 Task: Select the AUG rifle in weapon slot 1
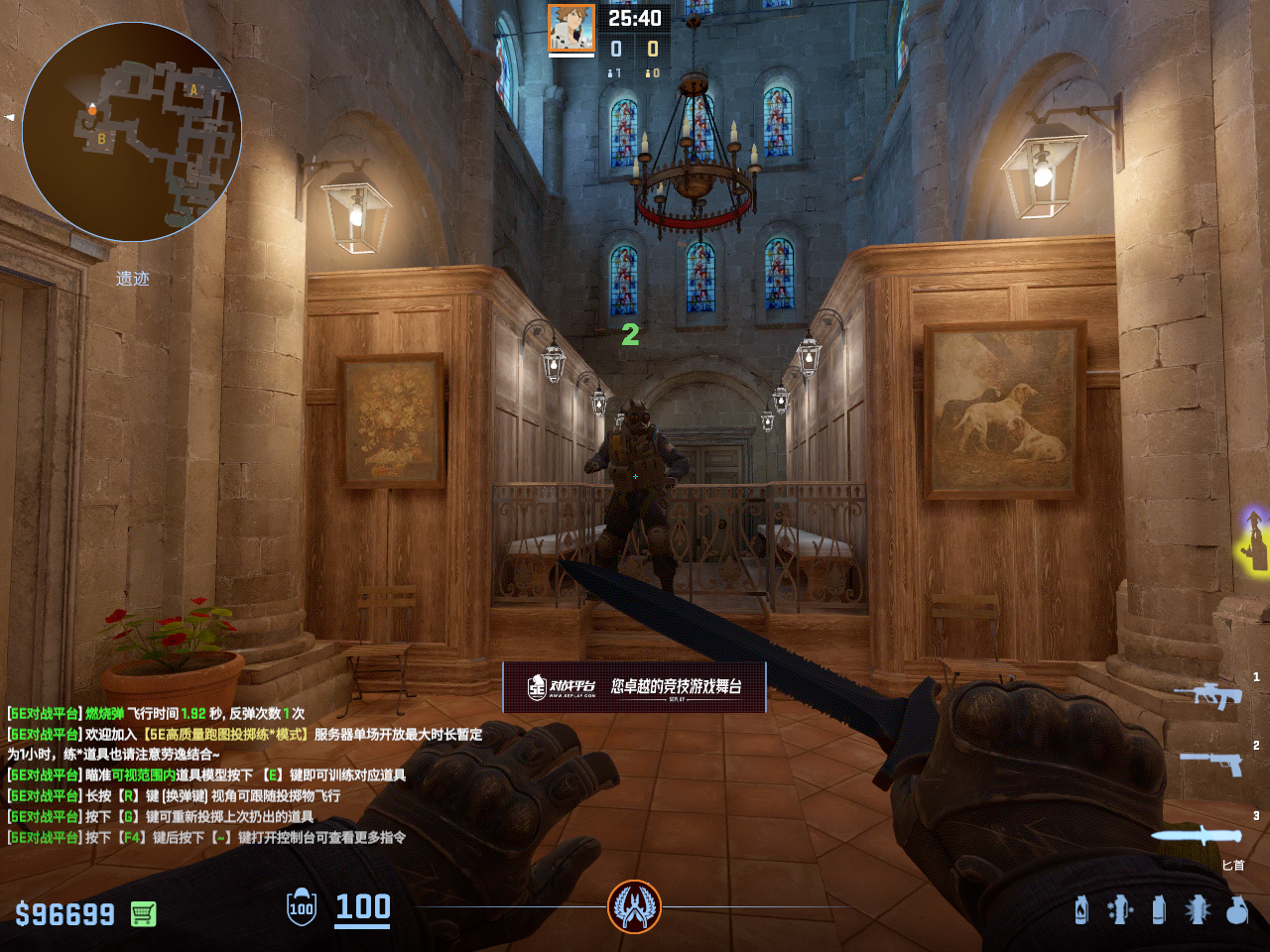[1208, 694]
